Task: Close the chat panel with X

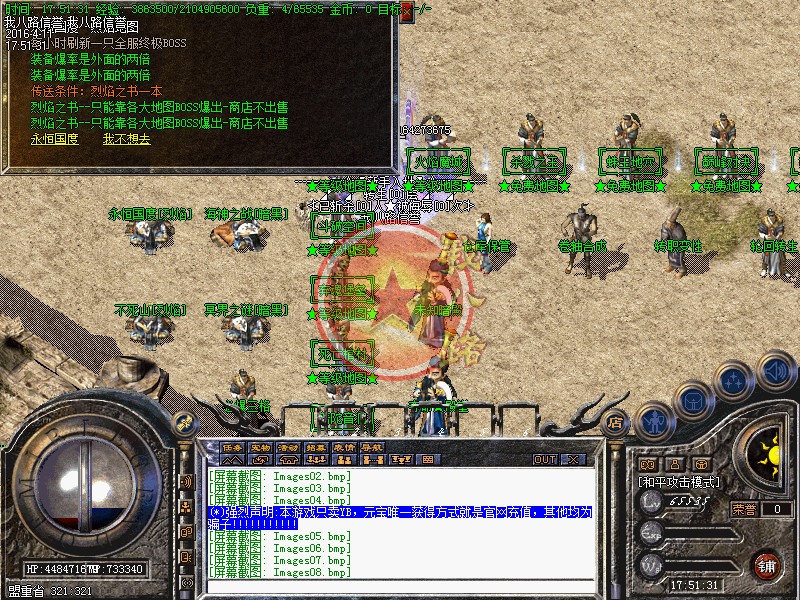Action: [573, 459]
